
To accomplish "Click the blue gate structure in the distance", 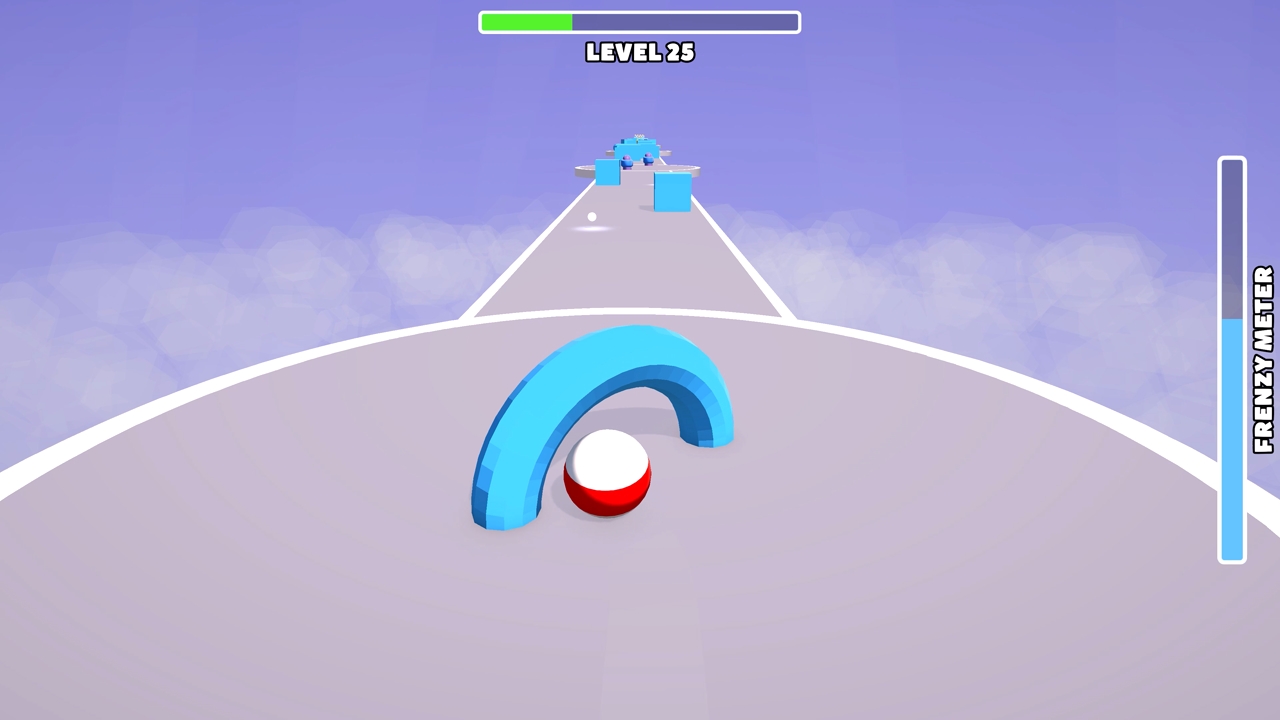I will (636, 149).
